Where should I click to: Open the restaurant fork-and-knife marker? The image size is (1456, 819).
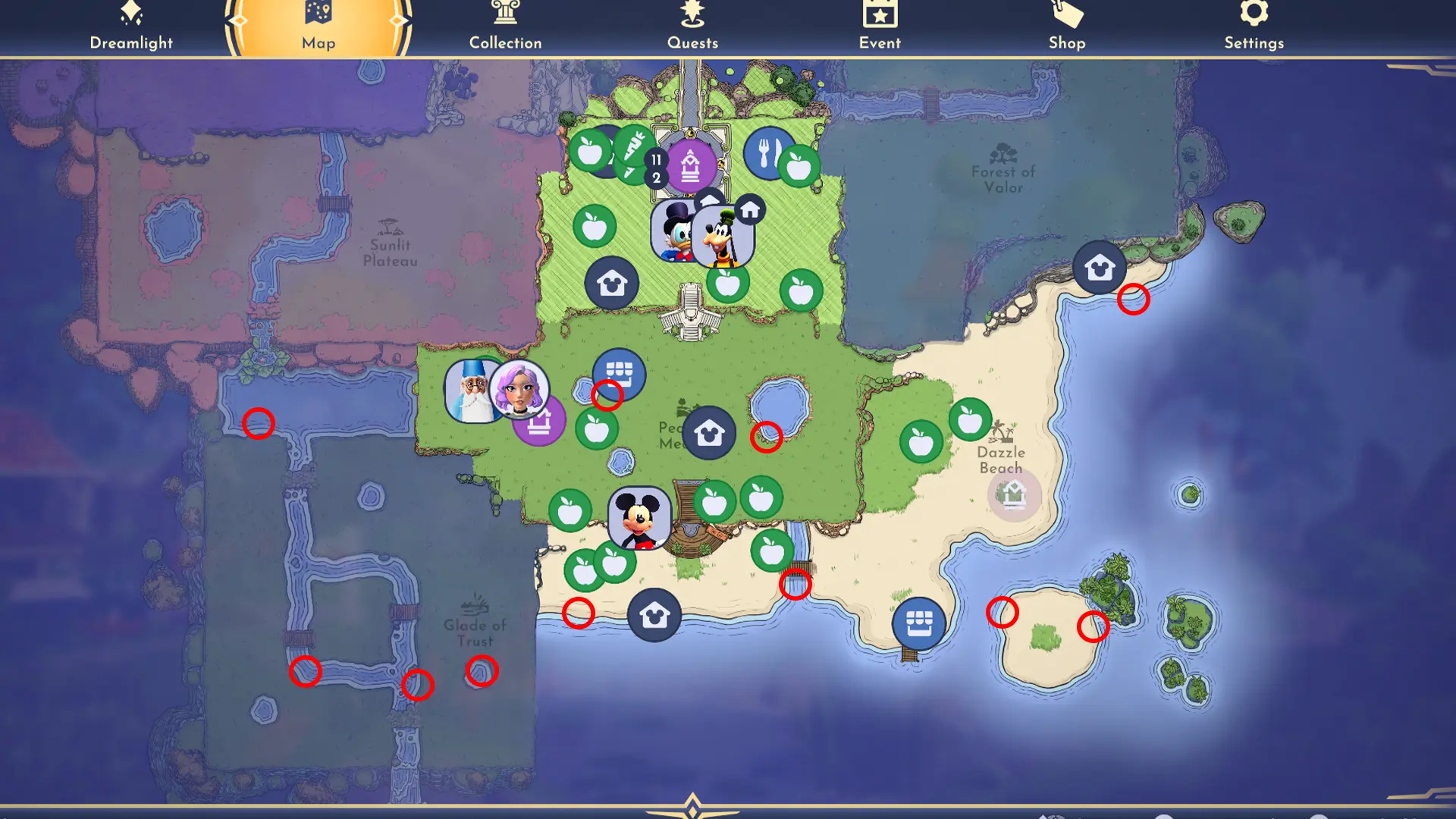coord(768,152)
